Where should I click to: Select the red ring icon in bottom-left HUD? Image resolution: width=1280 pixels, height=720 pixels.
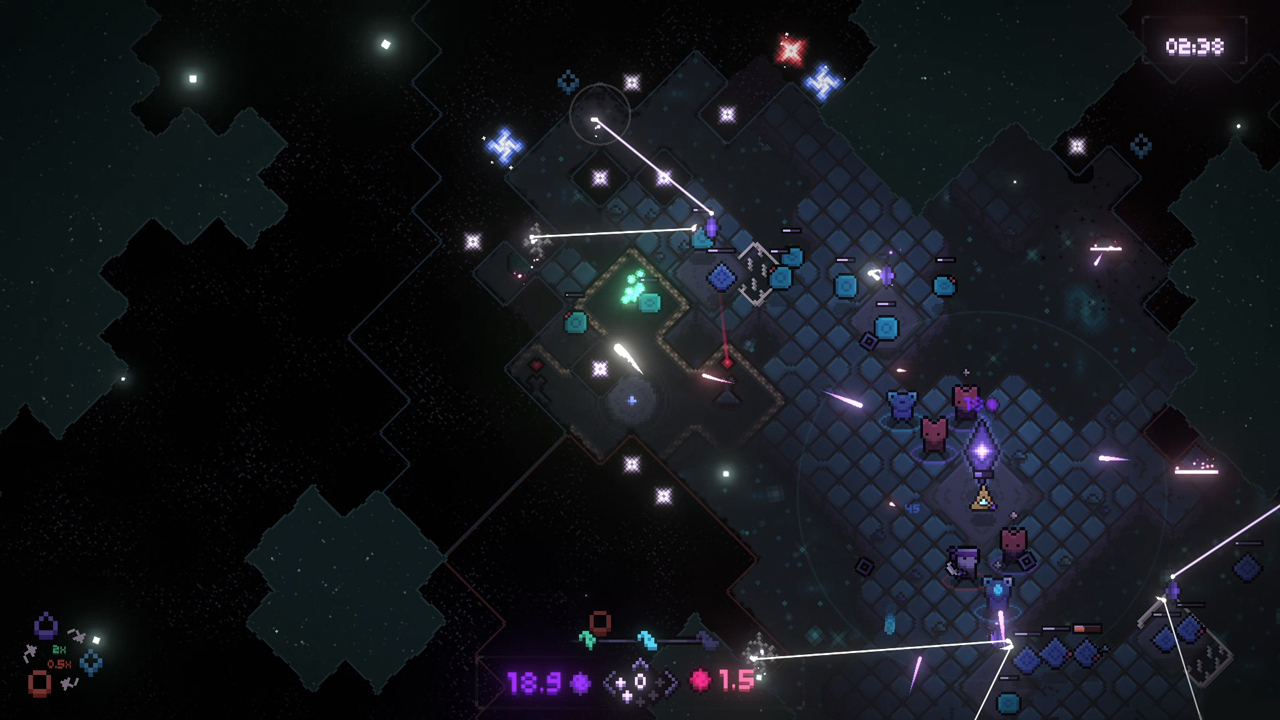(x=39, y=684)
